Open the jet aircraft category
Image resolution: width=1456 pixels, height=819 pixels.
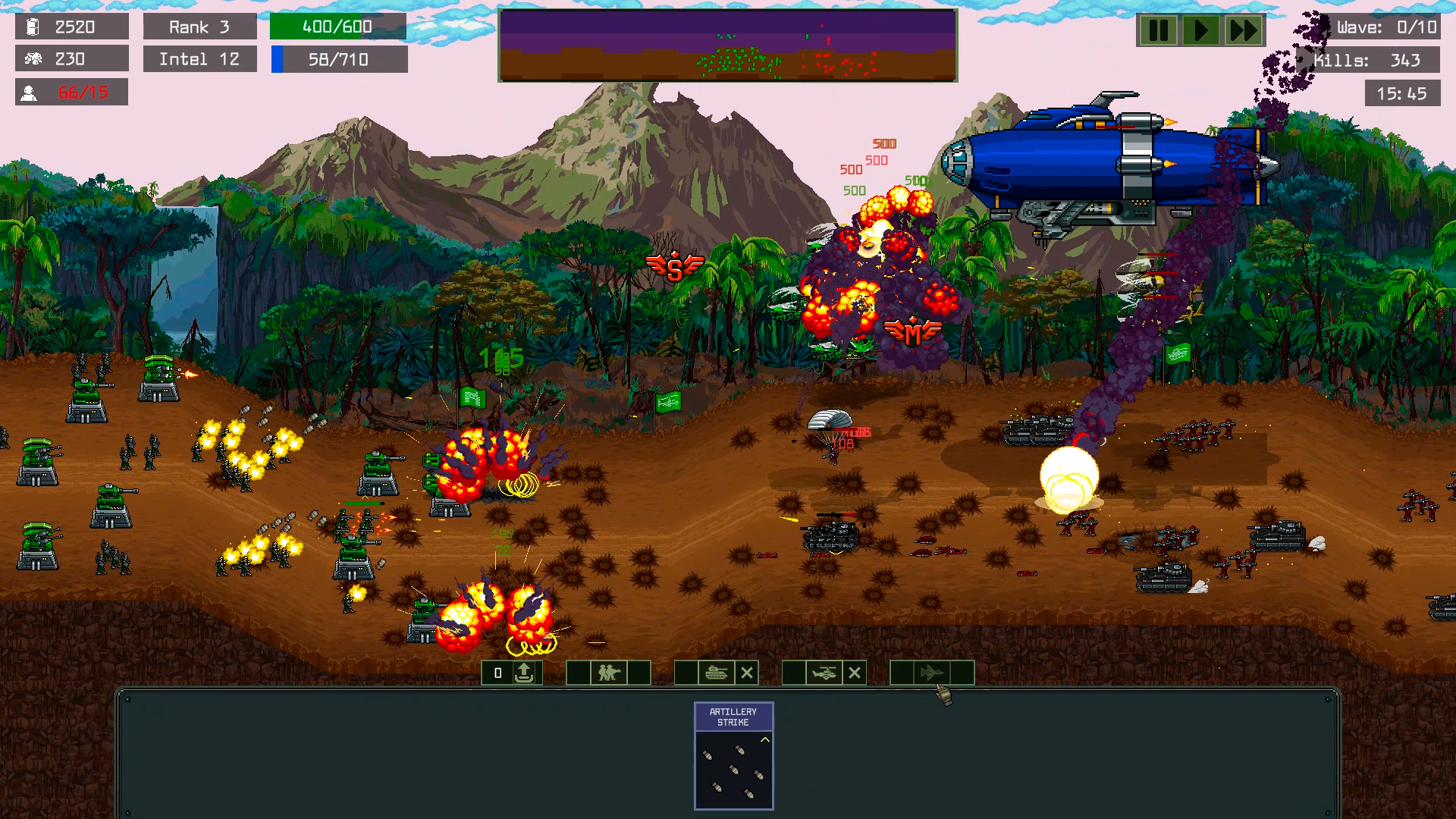point(931,673)
